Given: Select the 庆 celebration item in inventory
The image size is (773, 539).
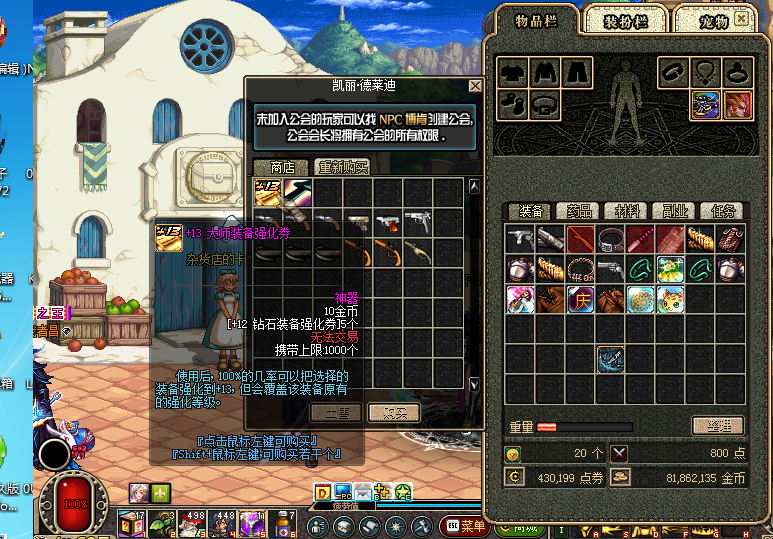Looking at the screenshot, I should (x=579, y=299).
